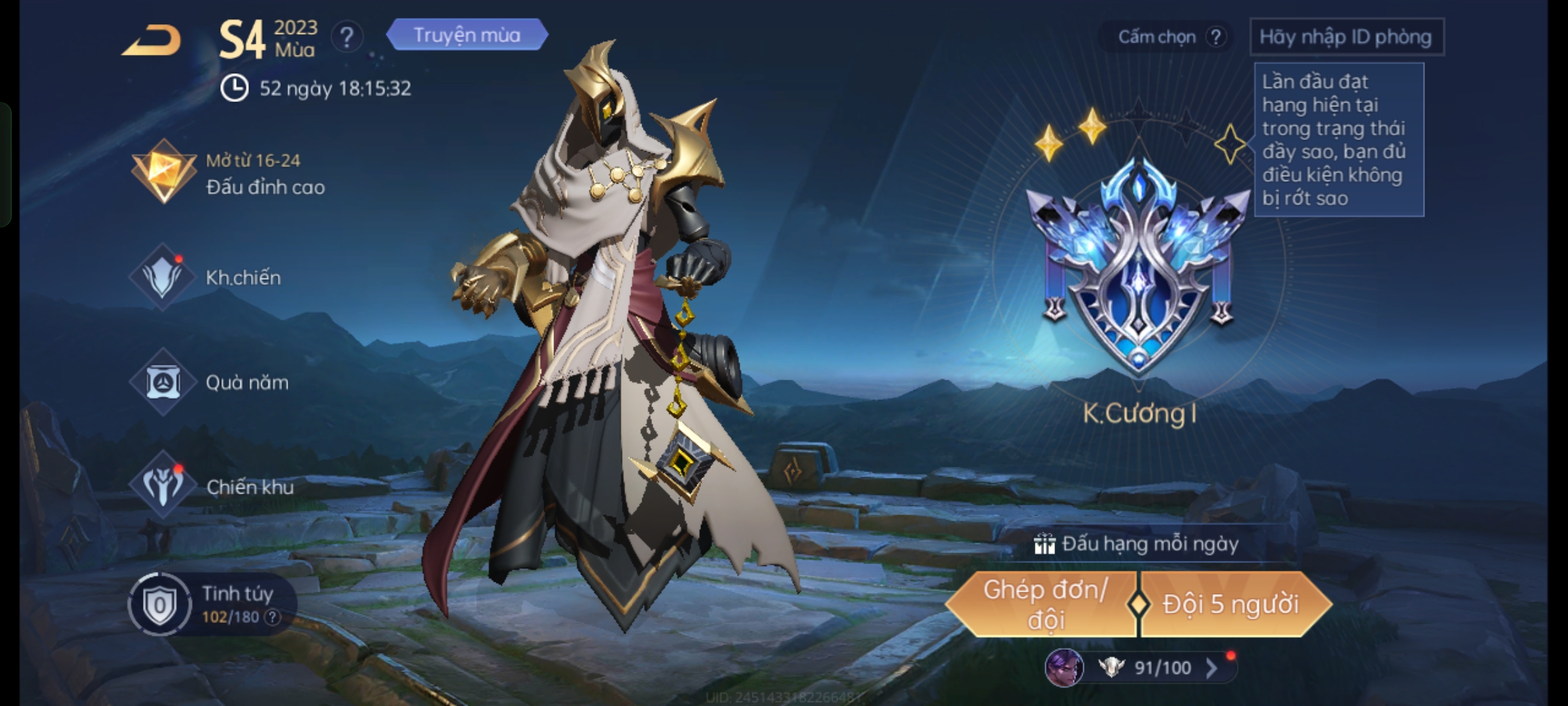Show help for Cấm chọn
This screenshot has height=706, width=1568.
(1215, 37)
